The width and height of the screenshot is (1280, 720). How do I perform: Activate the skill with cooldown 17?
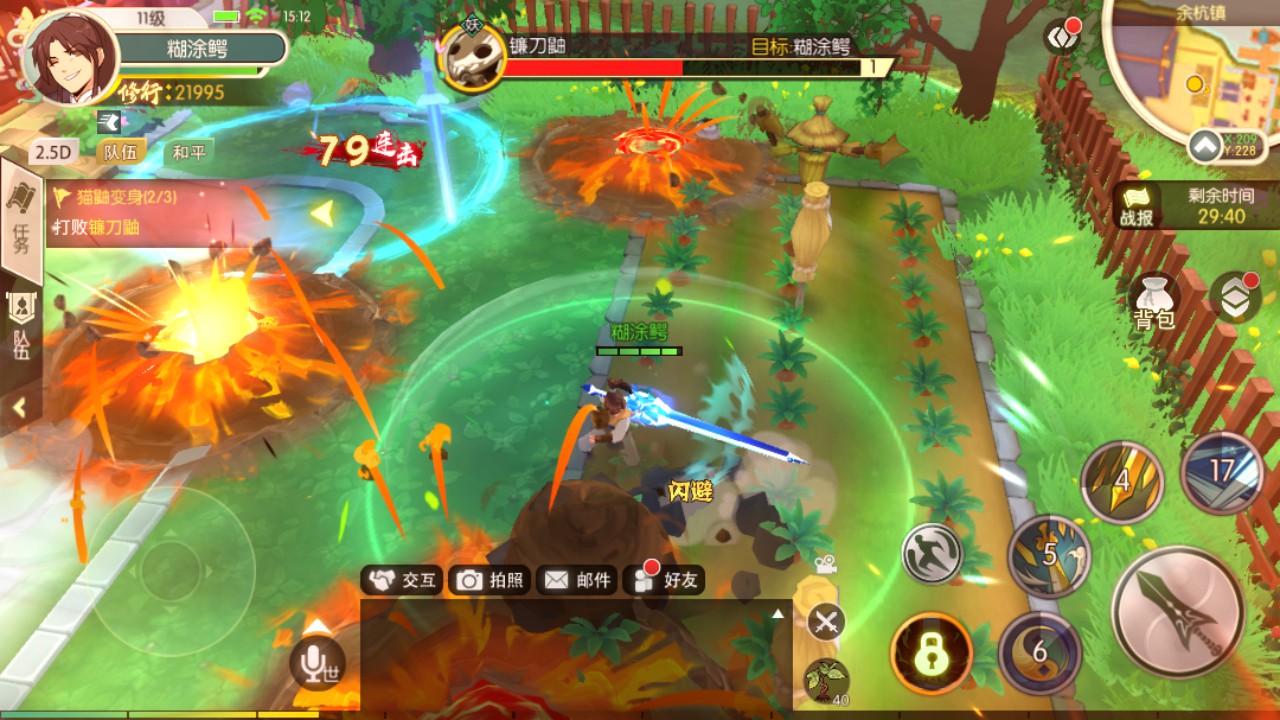[x=1221, y=472]
